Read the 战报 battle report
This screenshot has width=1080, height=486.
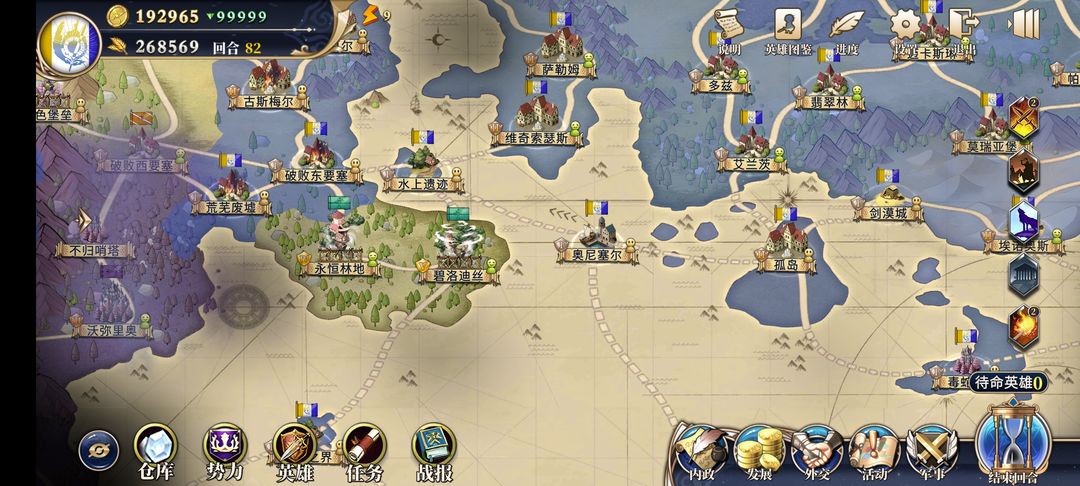click(x=434, y=450)
